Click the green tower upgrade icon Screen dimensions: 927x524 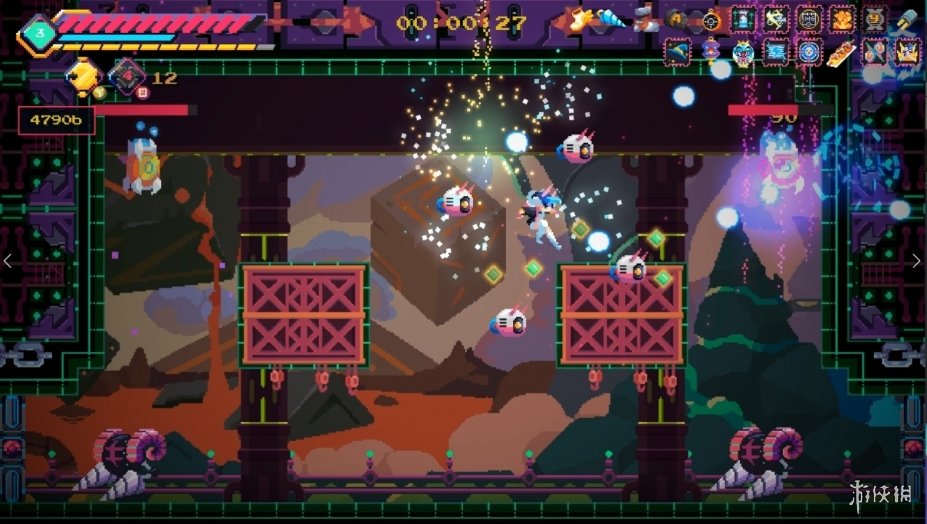coord(743,19)
